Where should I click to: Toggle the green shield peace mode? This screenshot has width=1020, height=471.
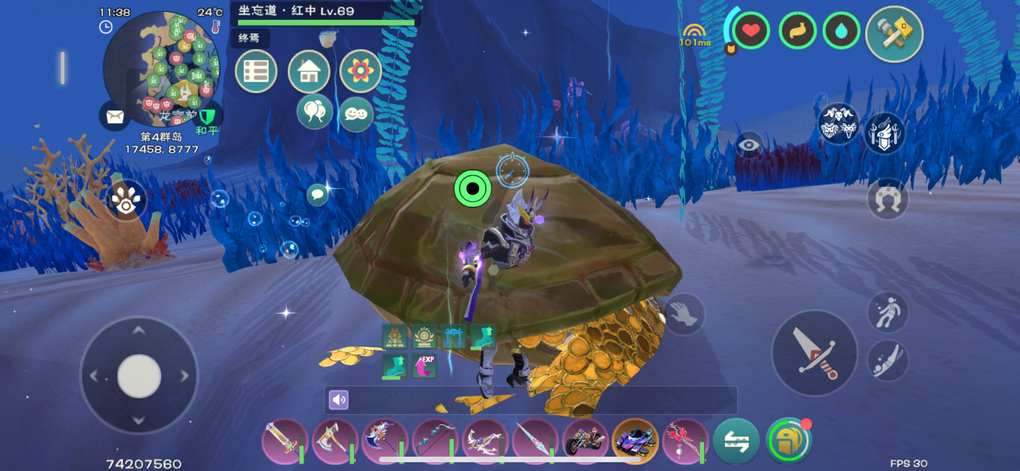(208, 117)
